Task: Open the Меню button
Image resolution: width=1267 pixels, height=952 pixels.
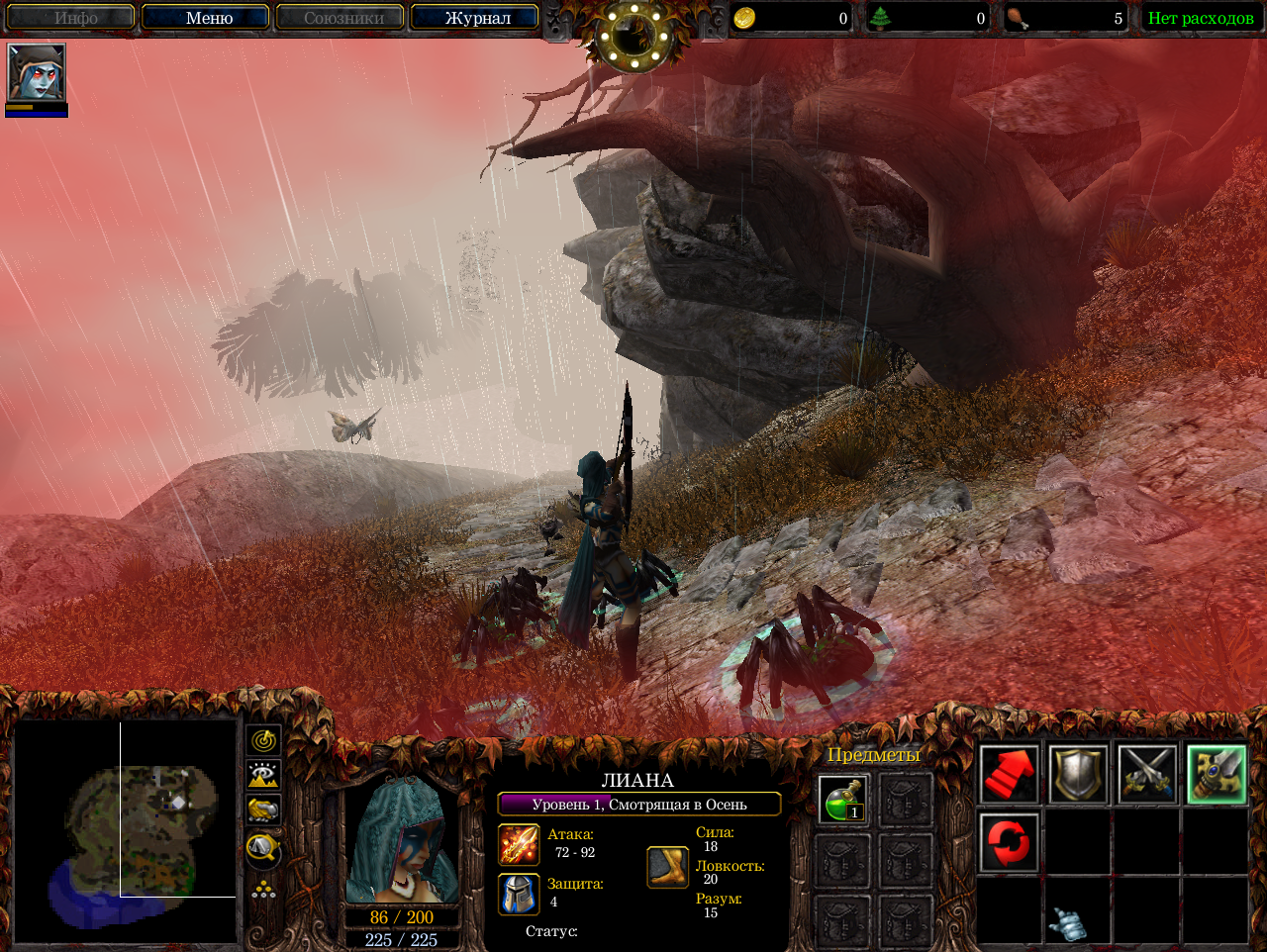Action: pos(206,18)
